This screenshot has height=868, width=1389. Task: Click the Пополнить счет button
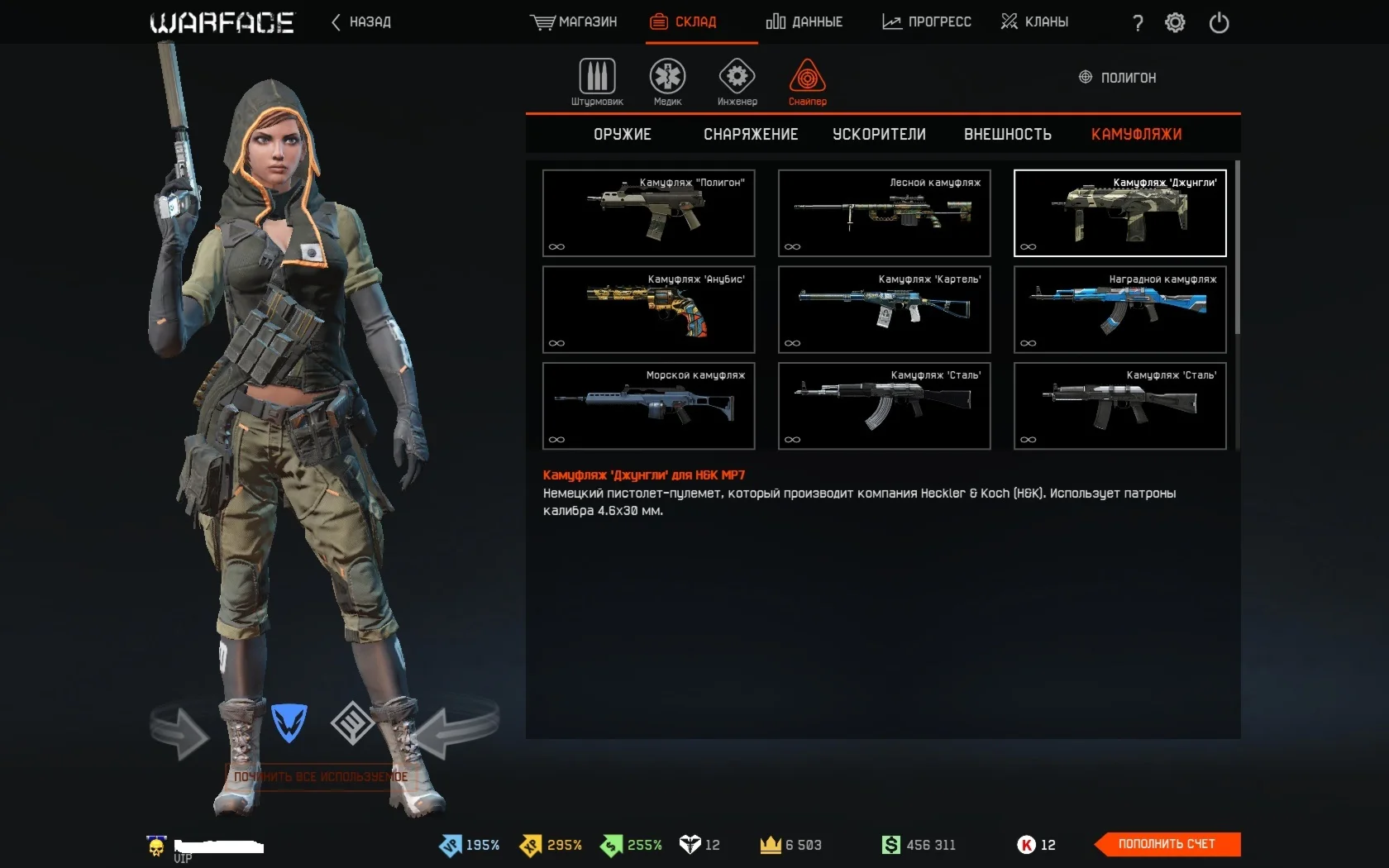coord(1167,844)
